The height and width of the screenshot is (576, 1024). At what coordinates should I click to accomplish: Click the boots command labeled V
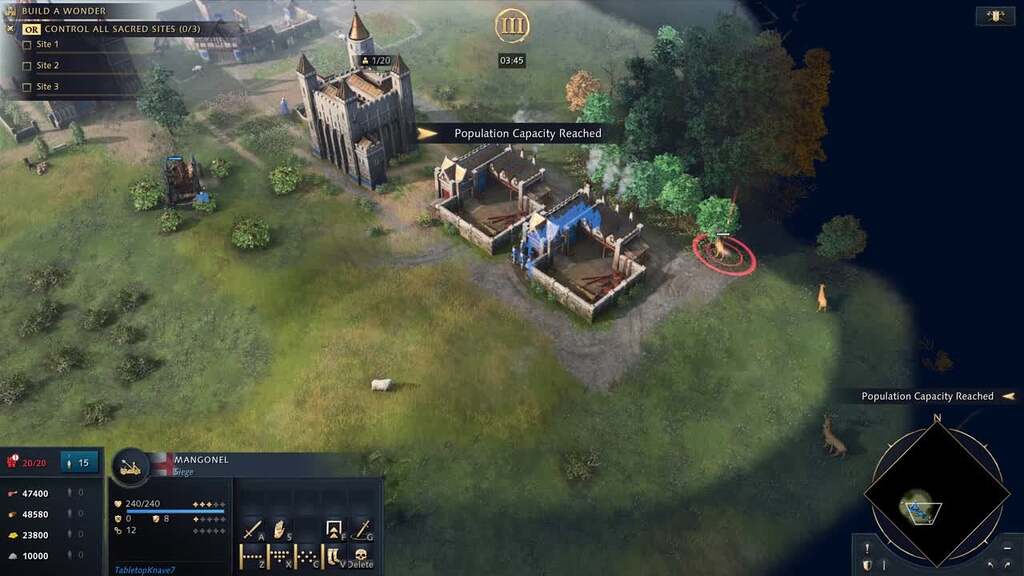tap(335, 556)
